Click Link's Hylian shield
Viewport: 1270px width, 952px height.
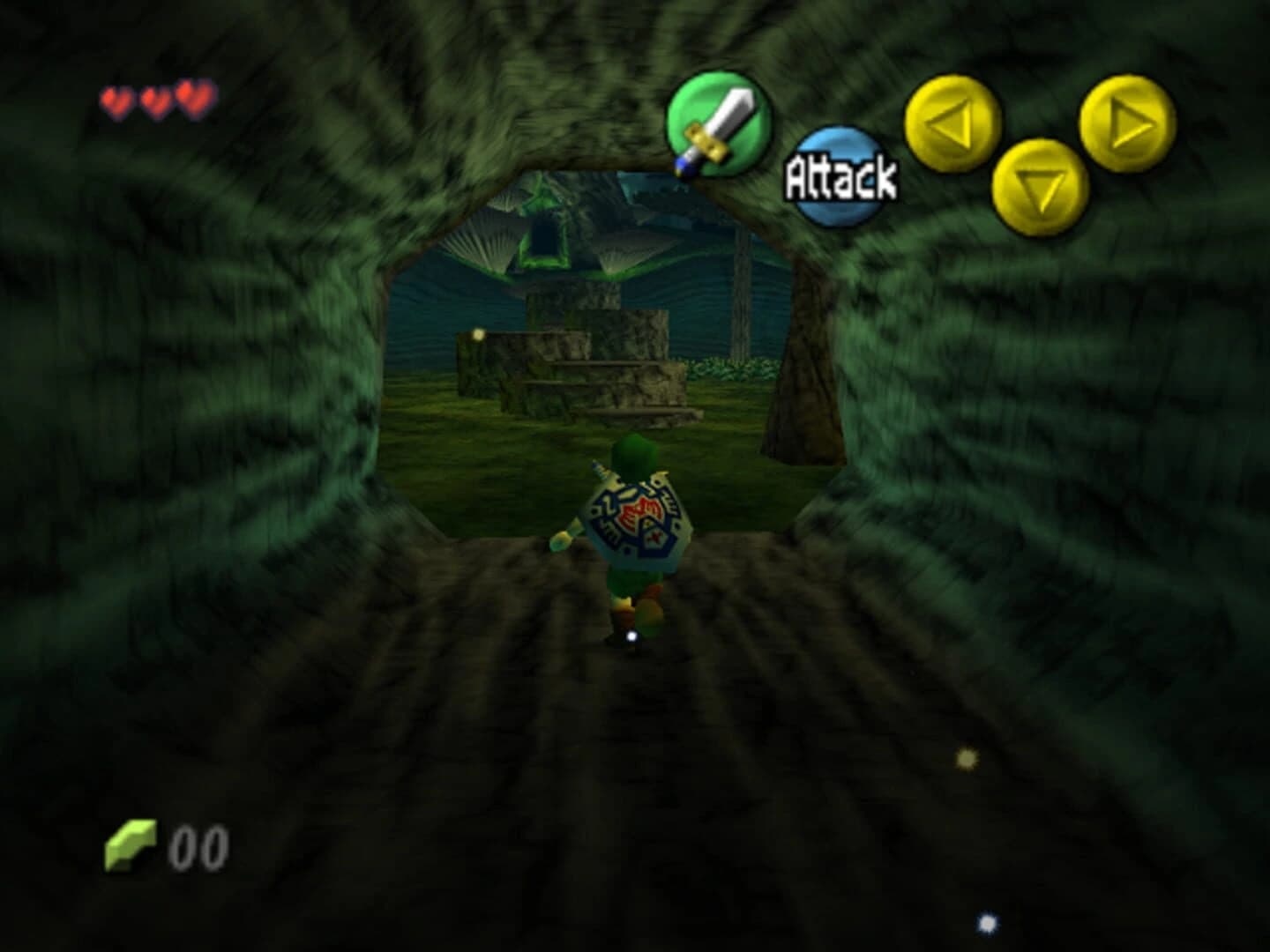637,520
